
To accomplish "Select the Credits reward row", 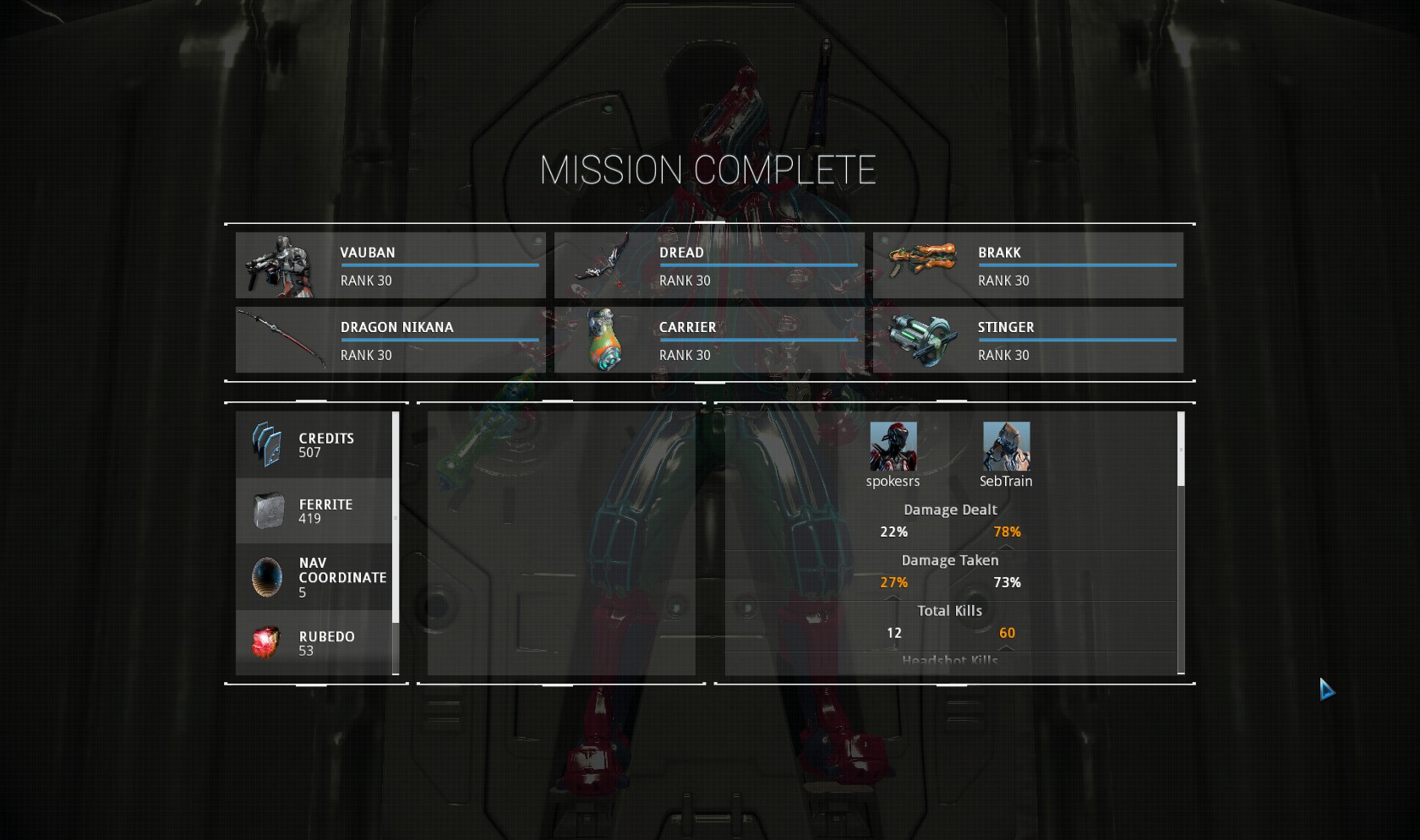I will (x=314, y=445).
